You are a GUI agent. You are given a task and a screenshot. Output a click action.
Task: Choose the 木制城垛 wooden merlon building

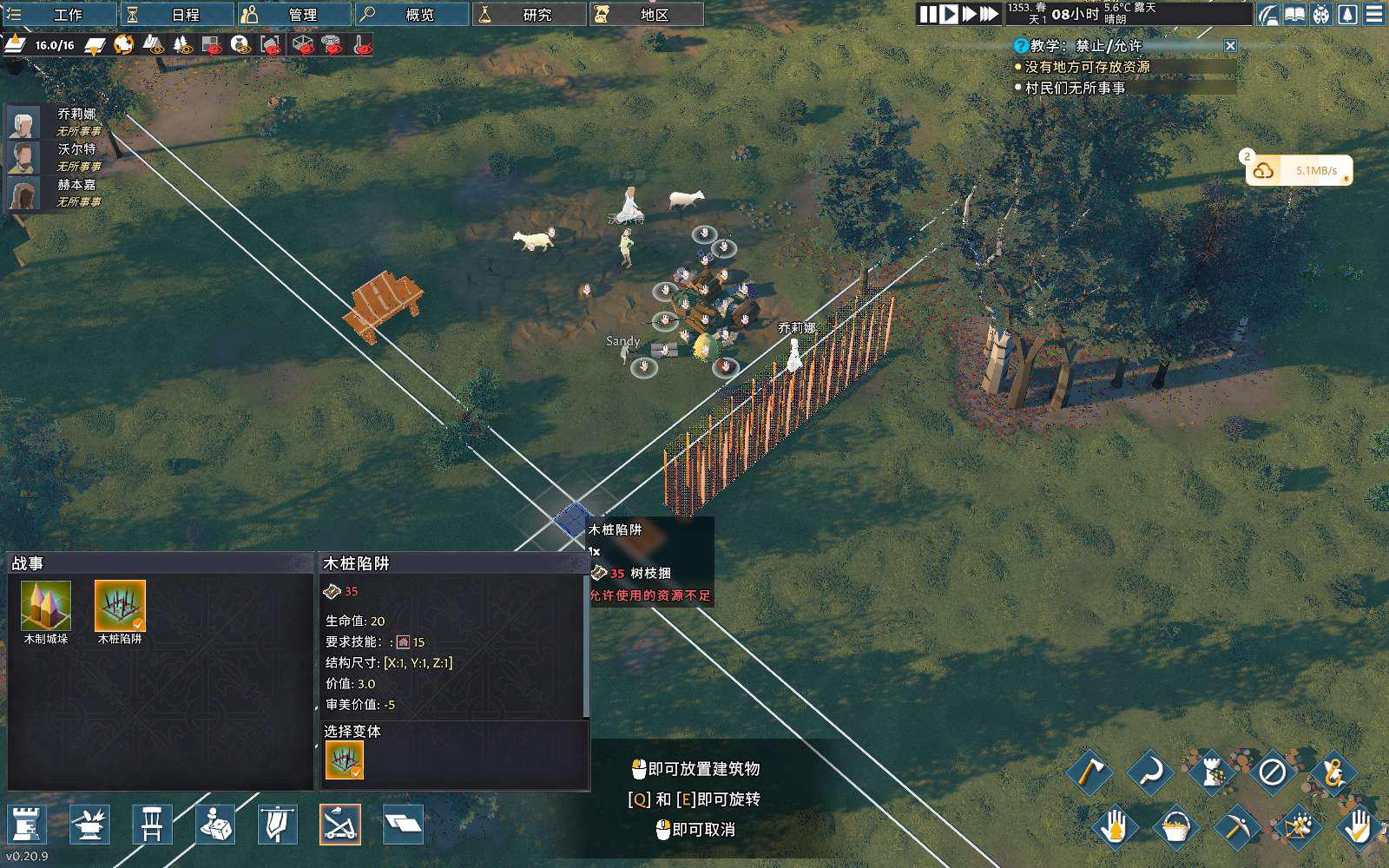46,606
